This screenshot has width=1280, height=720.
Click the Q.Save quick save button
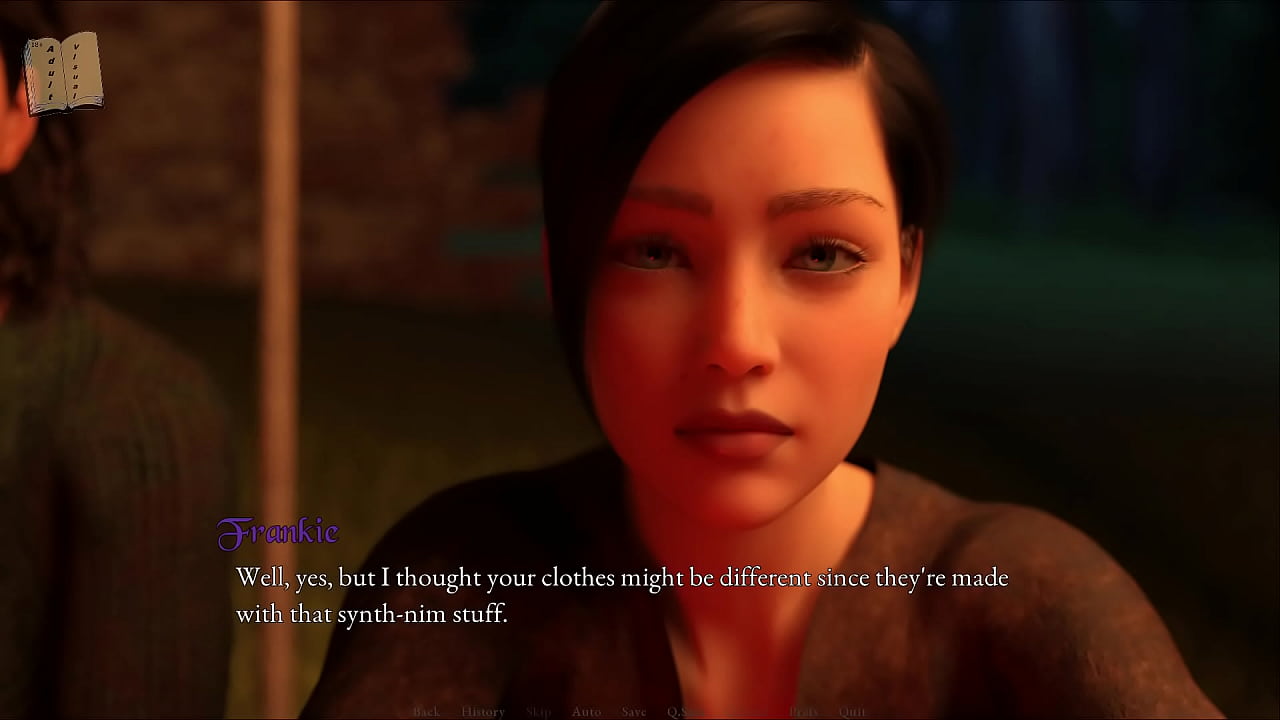click(x=688, y=712)
